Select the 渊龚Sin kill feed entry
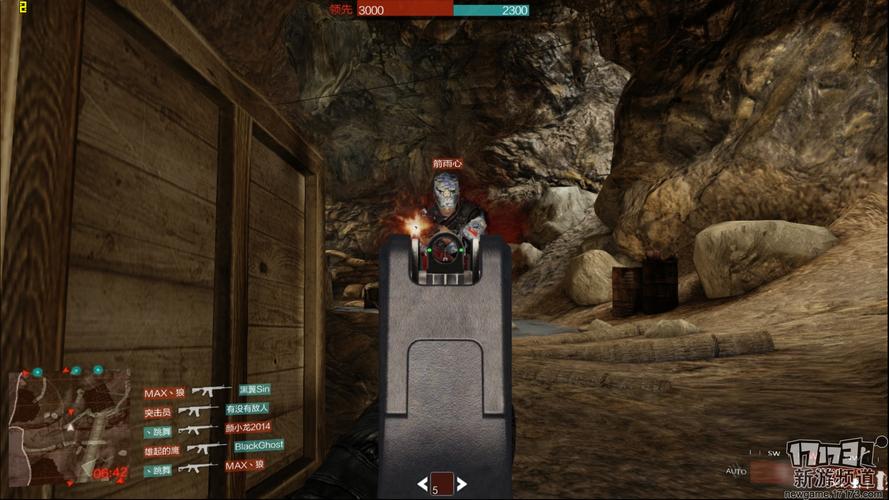Viewport: 889px width, 500px height. 255,390
